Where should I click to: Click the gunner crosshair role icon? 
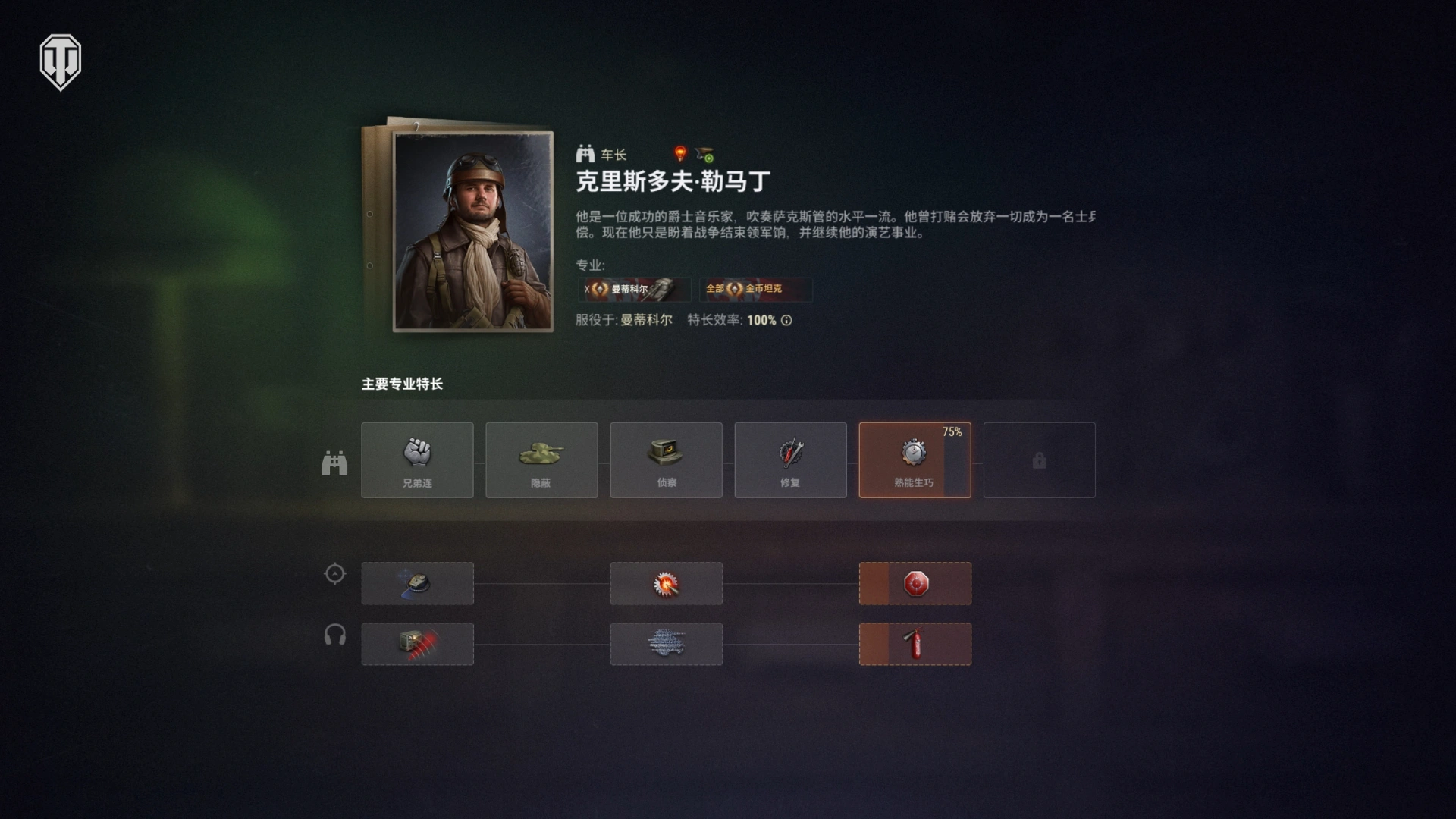[334, 574]
